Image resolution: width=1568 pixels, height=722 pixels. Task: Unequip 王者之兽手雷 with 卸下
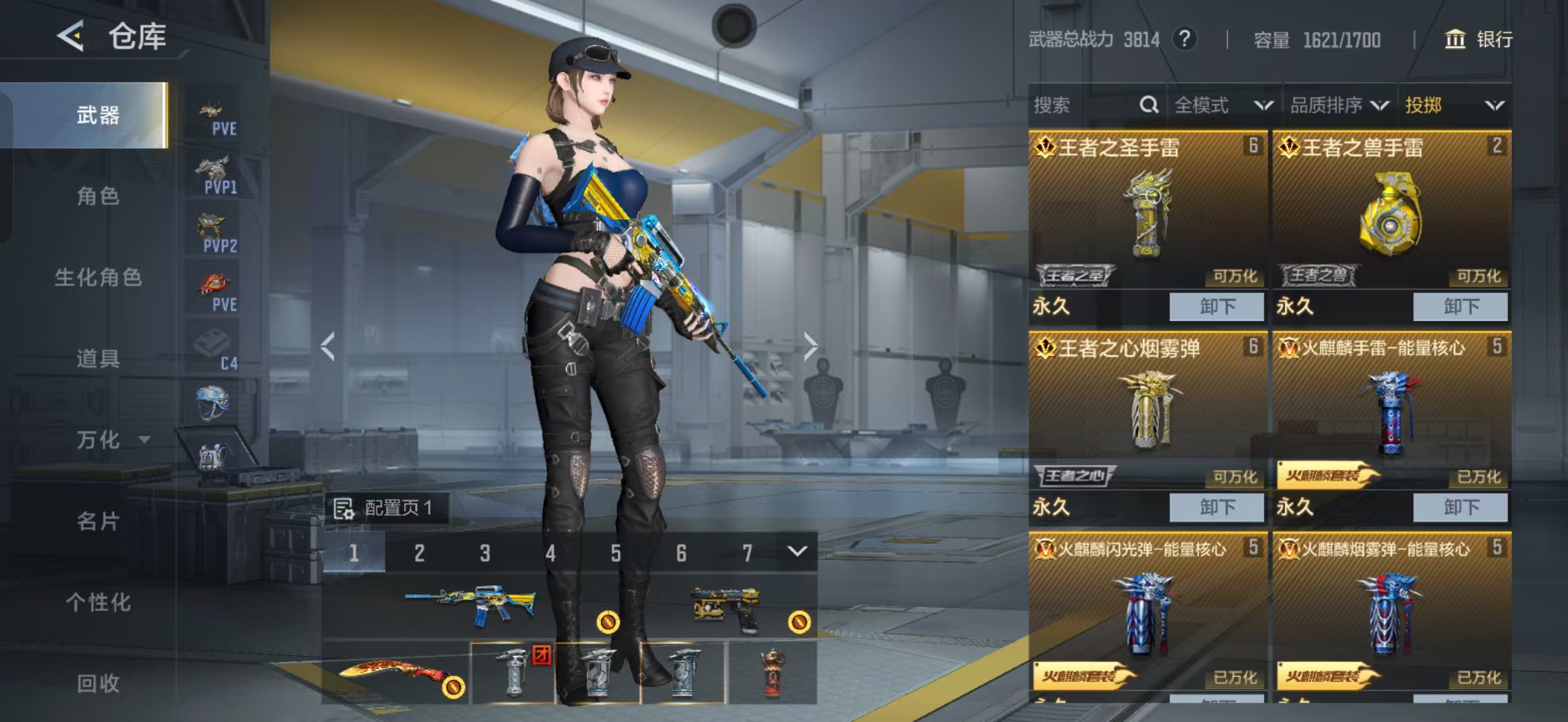1460,306
